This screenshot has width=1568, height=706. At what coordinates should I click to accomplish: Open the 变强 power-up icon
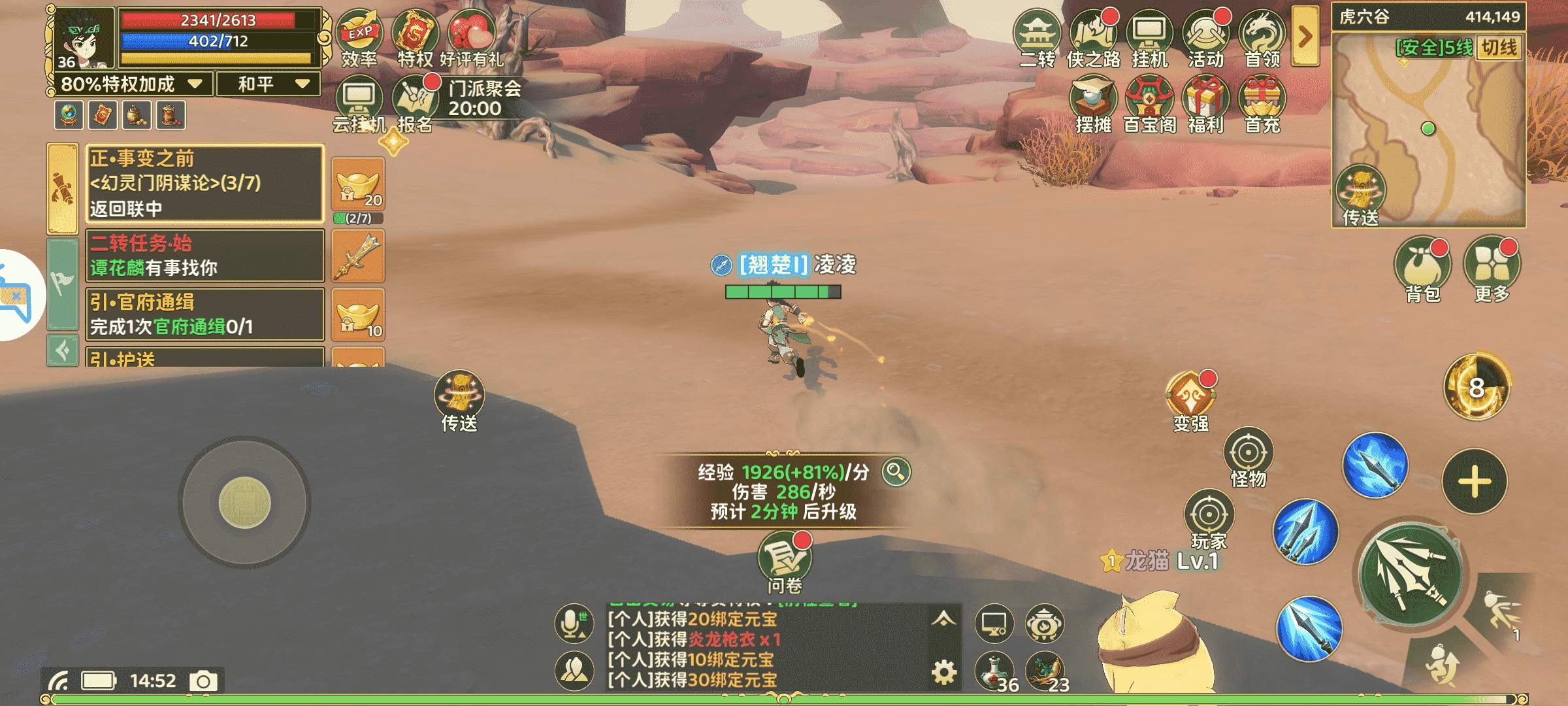(x=1190, y=398)
